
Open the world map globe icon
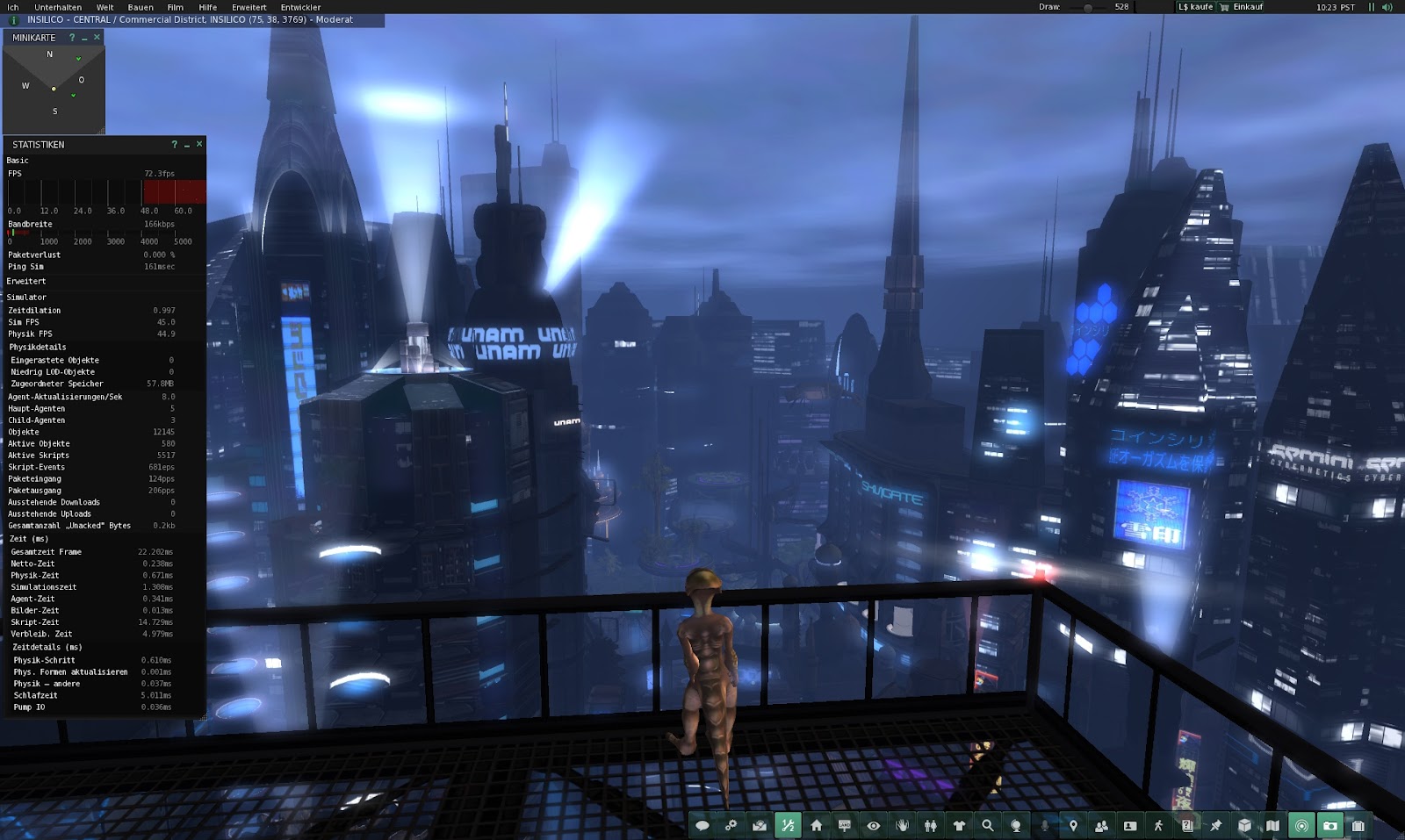pyautogui.click(x=1016, y=826)
